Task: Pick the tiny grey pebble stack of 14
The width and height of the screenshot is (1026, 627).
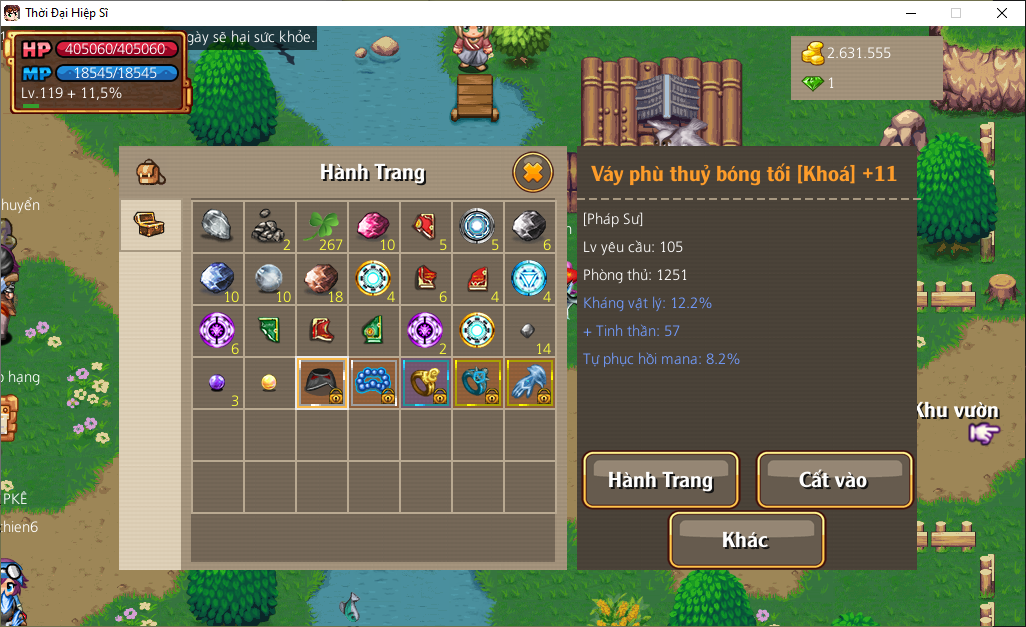Action: (x=530, y=331)
